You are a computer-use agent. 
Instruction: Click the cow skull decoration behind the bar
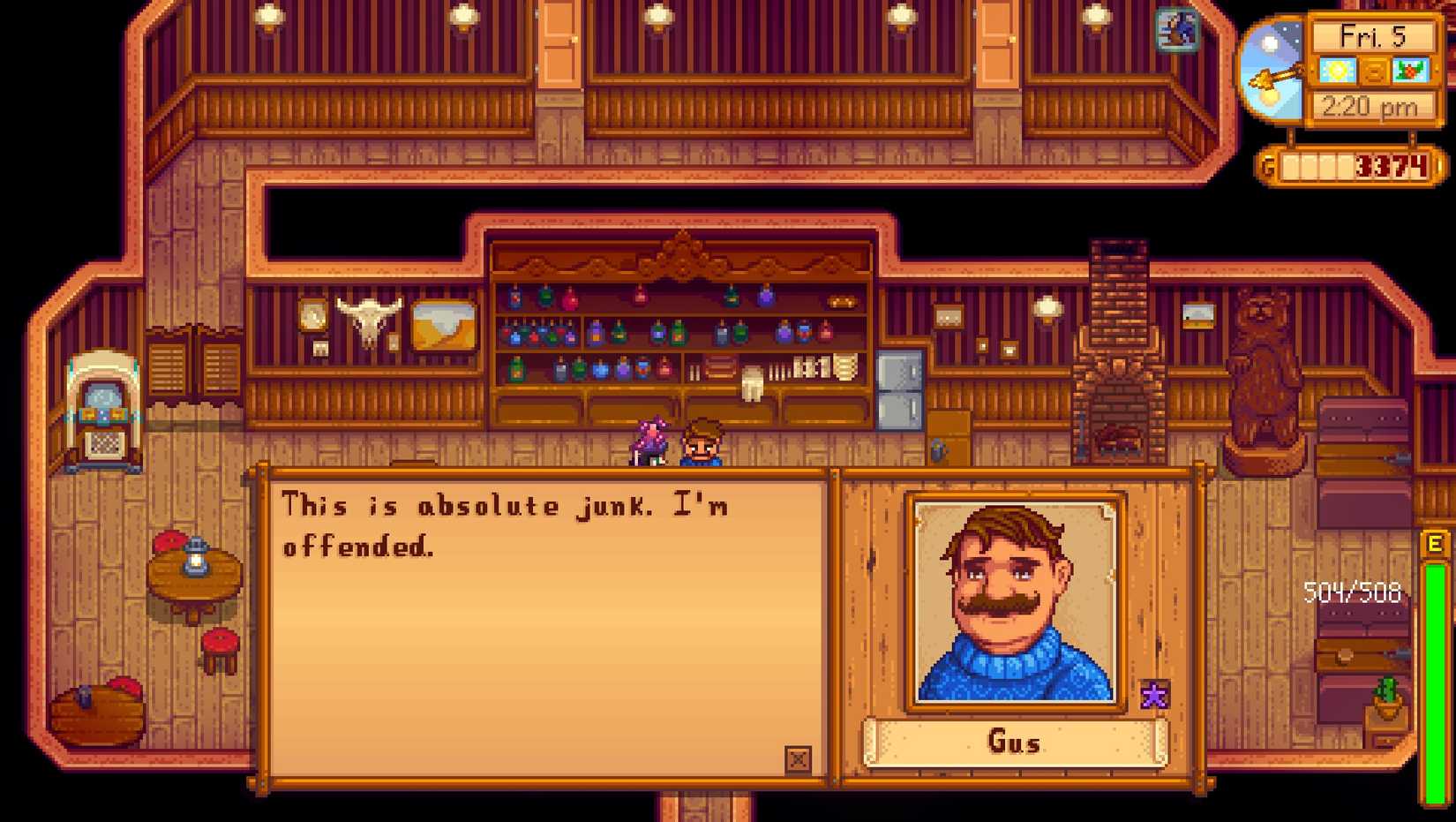pos(370,320)
